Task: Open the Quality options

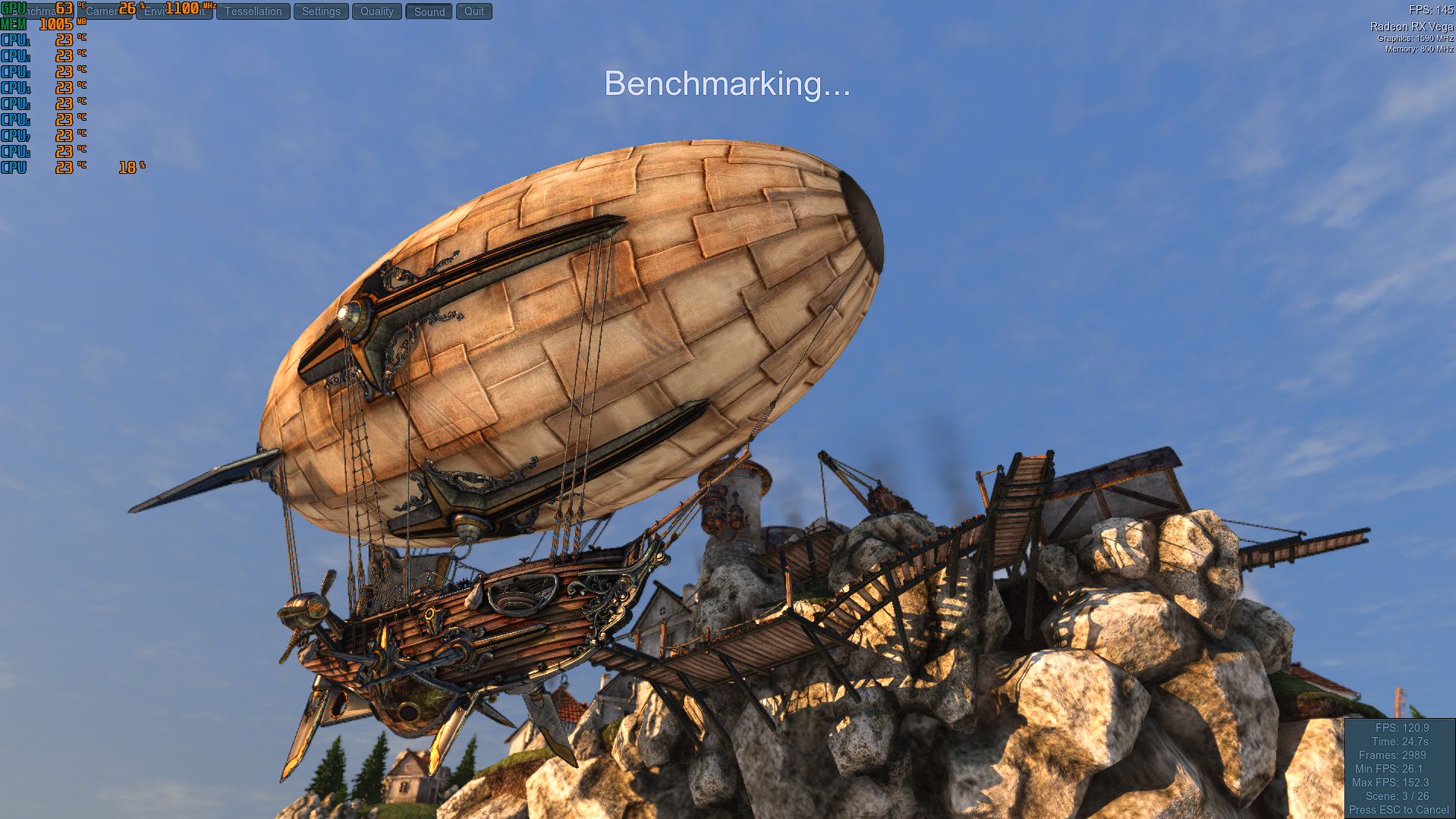Action: click(377, 11)
